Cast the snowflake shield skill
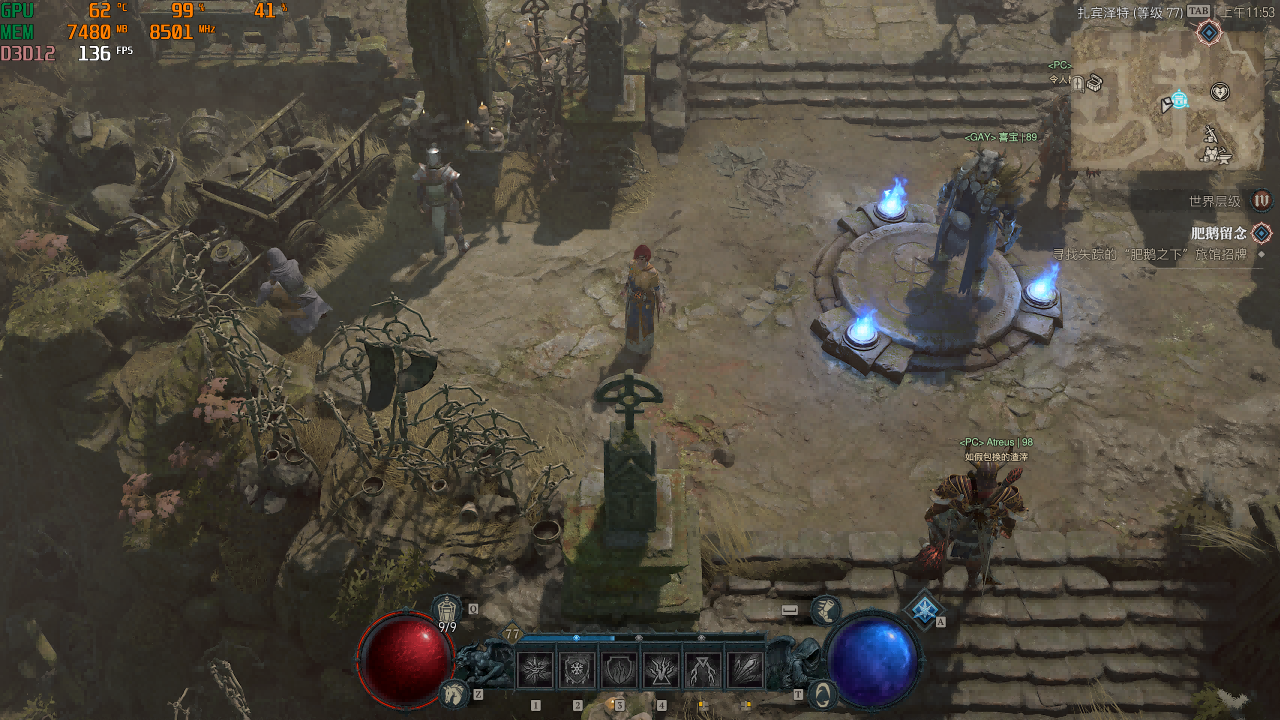Viewport: 1280px width, 720px height. [x=578, y=669]
